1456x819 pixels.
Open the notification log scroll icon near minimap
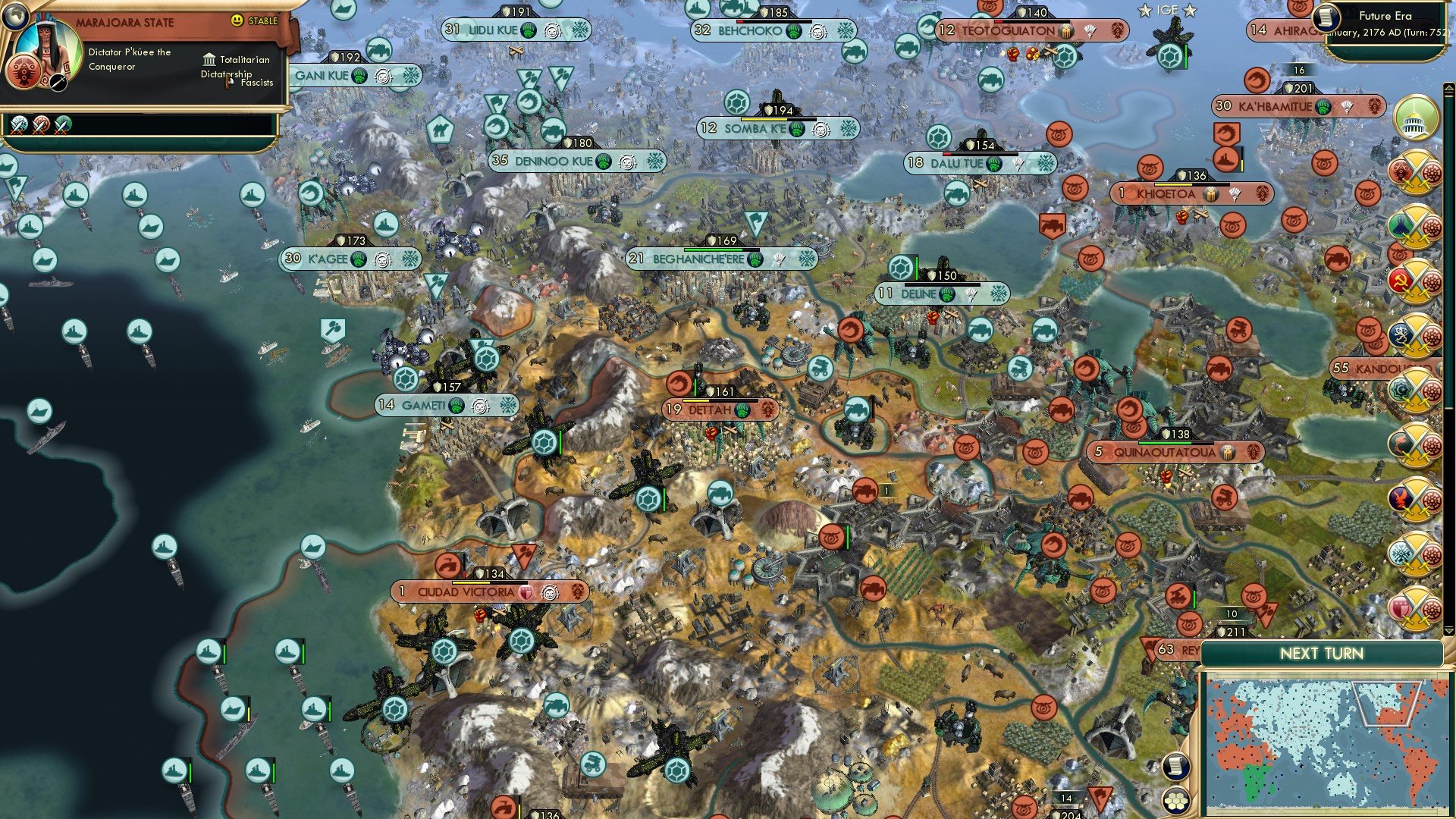click(1176, 766)
